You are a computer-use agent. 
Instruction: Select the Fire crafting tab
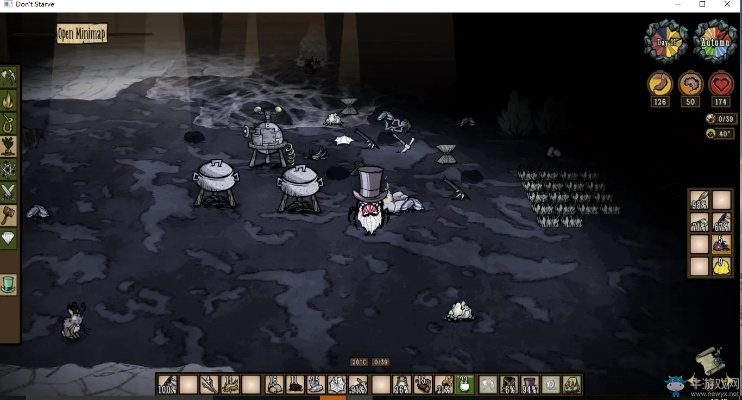tap(9, 100)
